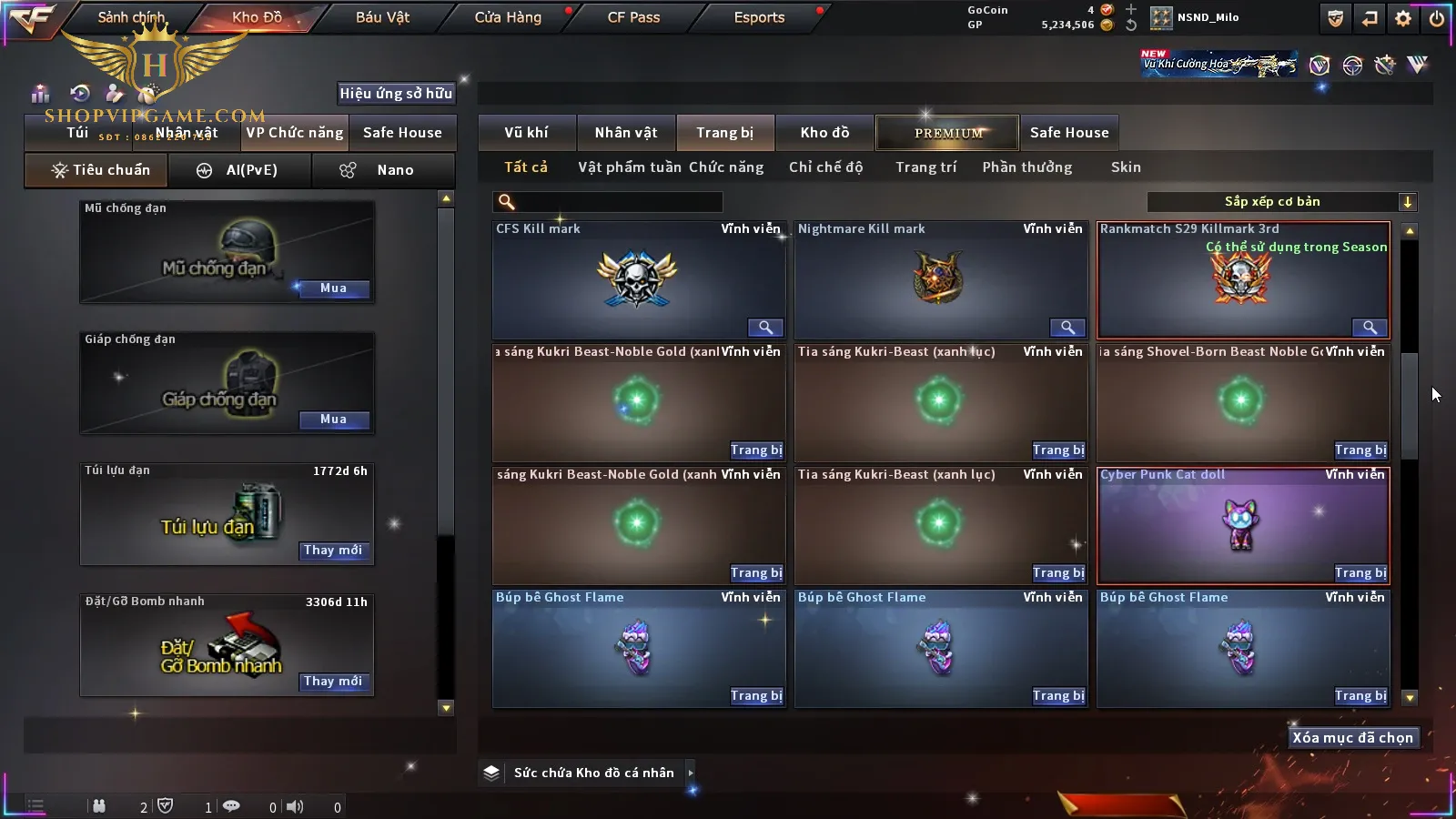
Task: Click Xóa mục đã chọn button
Action: tap(1352, 738)
